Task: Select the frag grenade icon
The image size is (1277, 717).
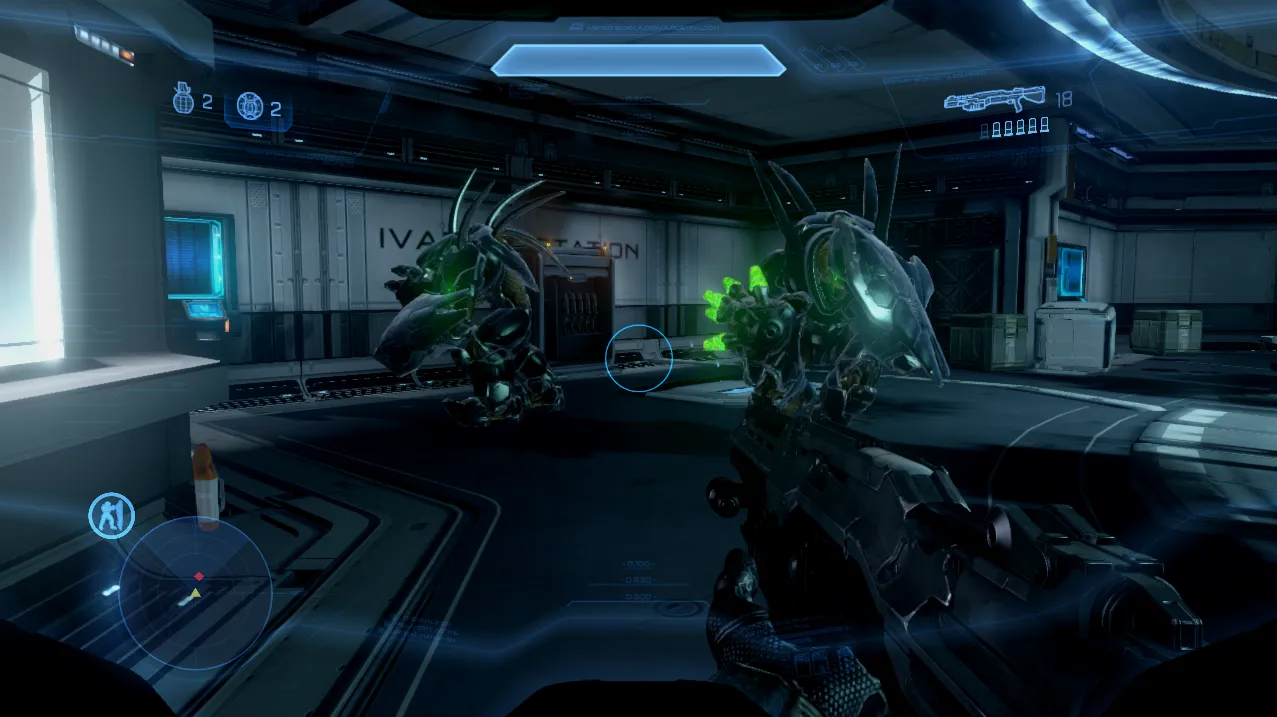Action: (183, 102)
